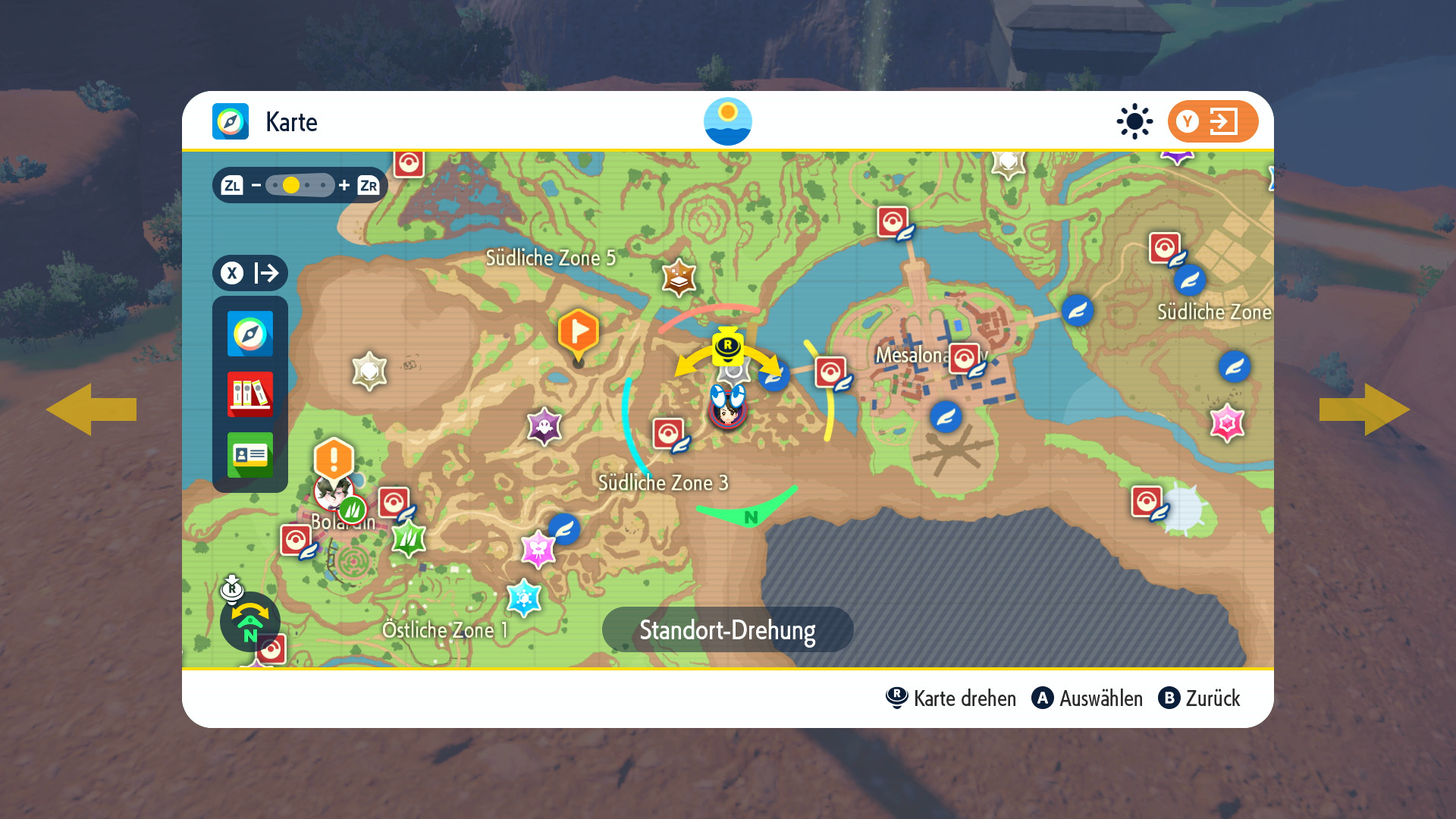The image size is (1456, 819).
Task: Click the orange exit button at top right
Action: 1212,121
